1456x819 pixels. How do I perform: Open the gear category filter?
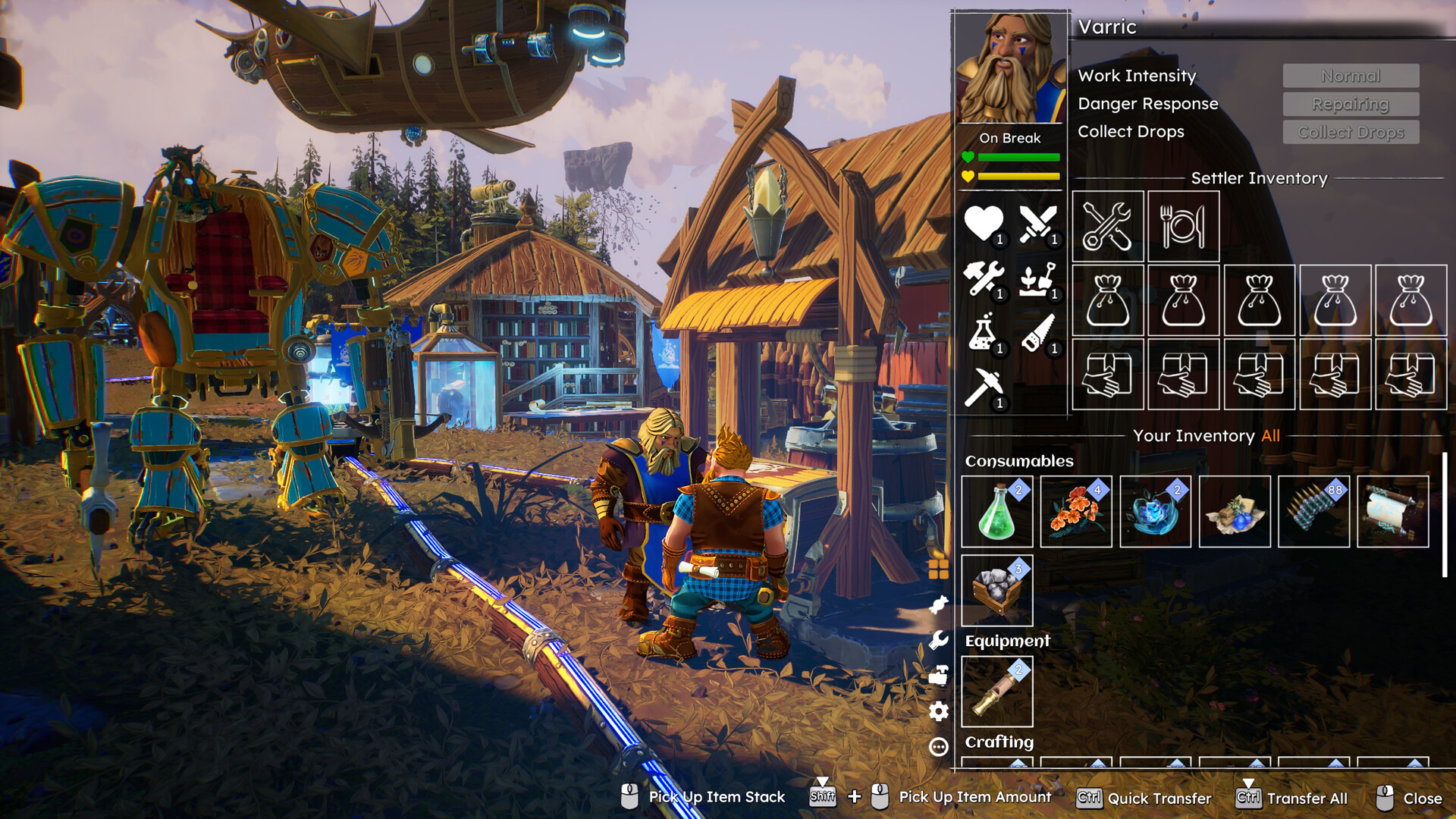click(939, 711)
